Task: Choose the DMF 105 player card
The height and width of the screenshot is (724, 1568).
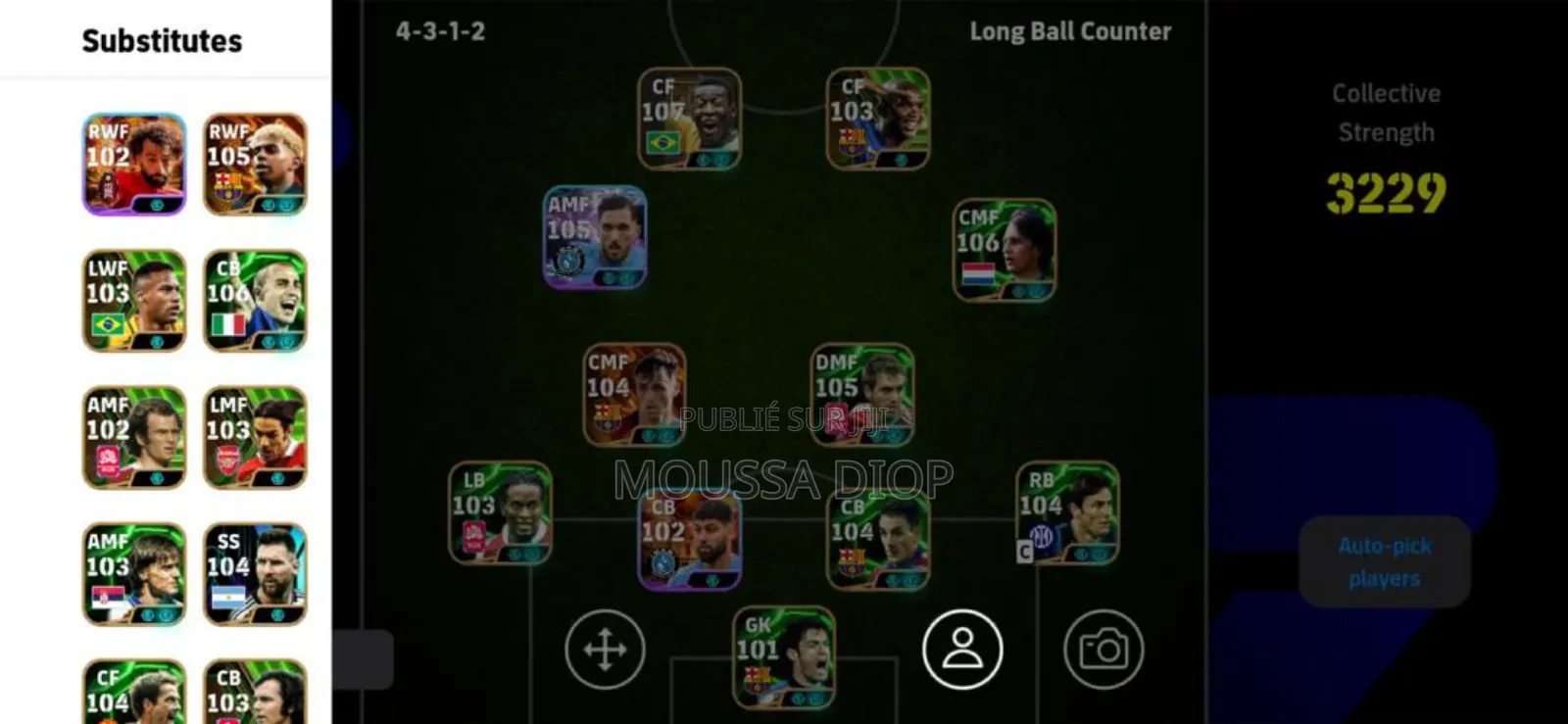Action: [x=862, y=394]
